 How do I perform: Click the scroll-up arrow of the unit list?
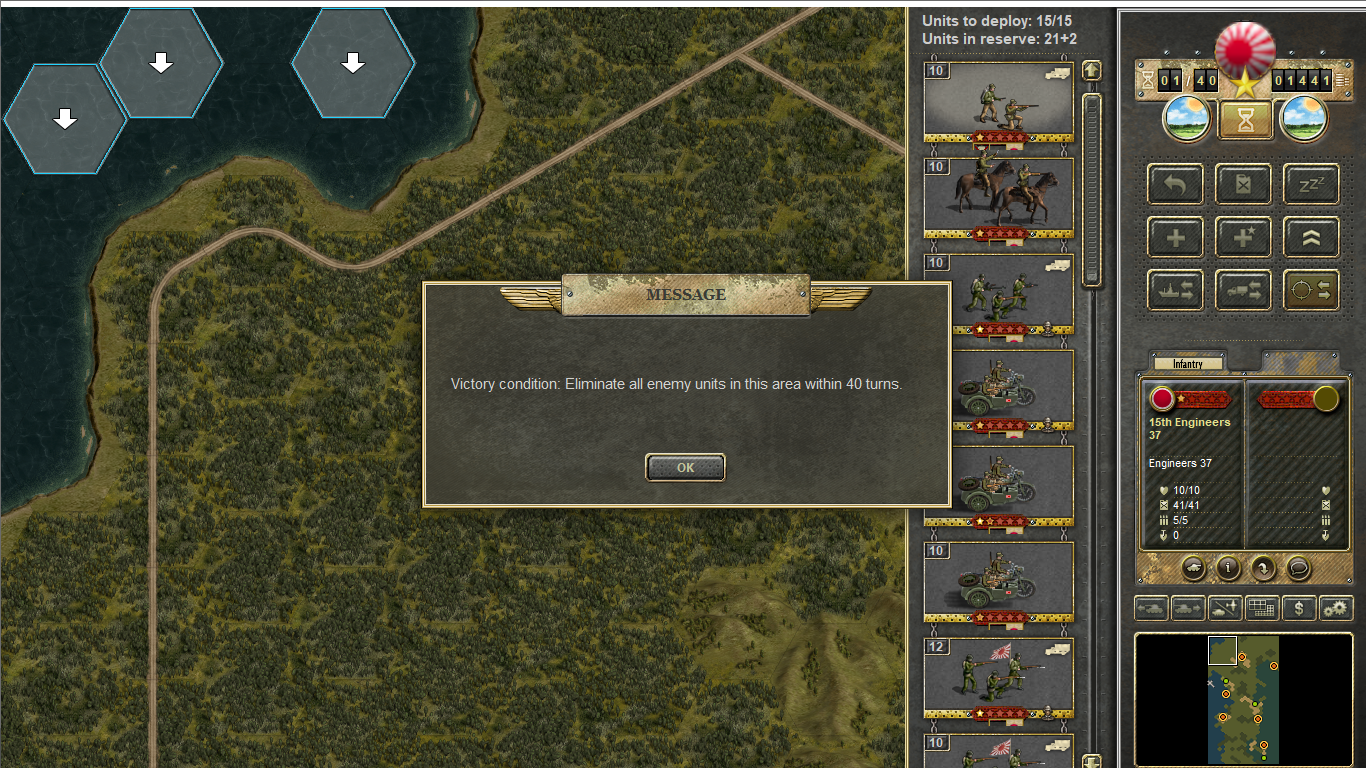(1091, 70)
